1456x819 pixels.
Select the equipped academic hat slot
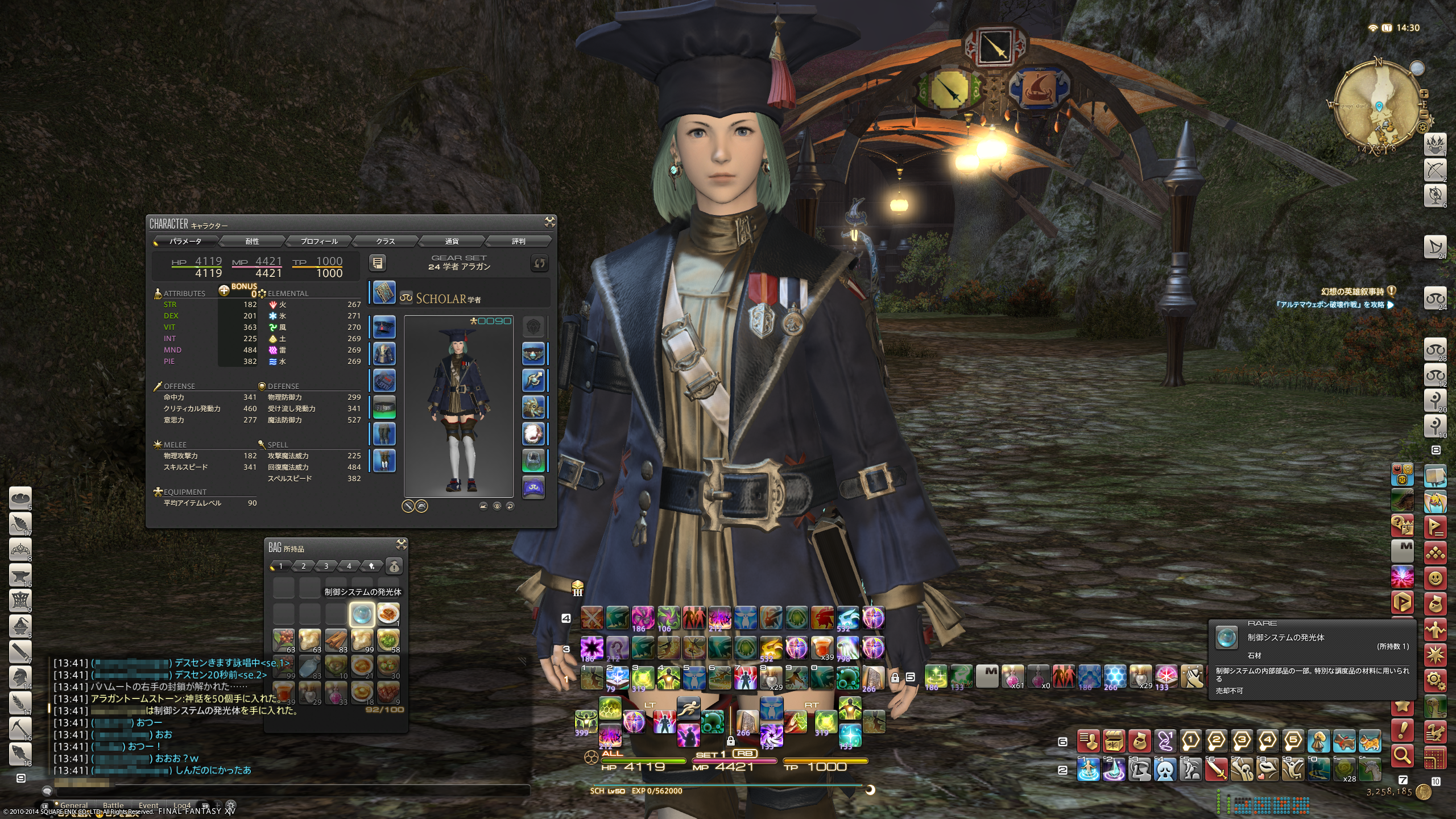[x=384, y=328]
